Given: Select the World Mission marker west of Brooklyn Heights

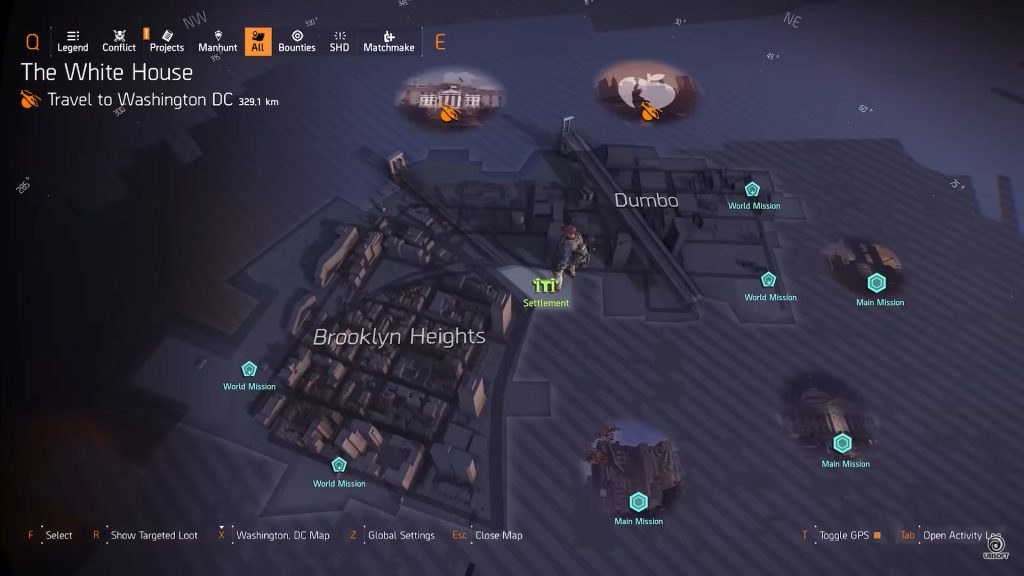Looking at the screenshot, I should point(249,370).
